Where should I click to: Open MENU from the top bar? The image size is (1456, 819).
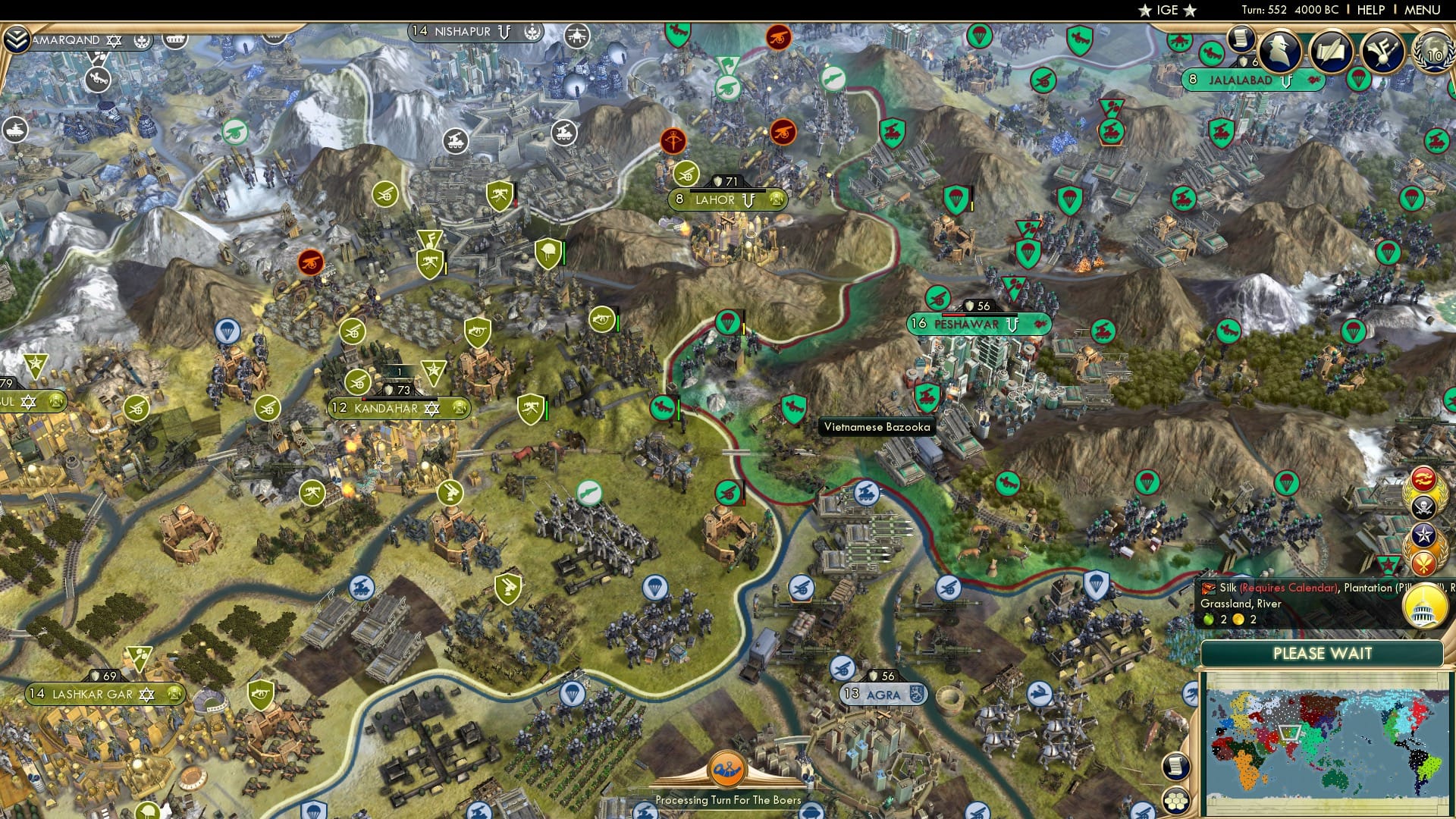pos(1423,10)
